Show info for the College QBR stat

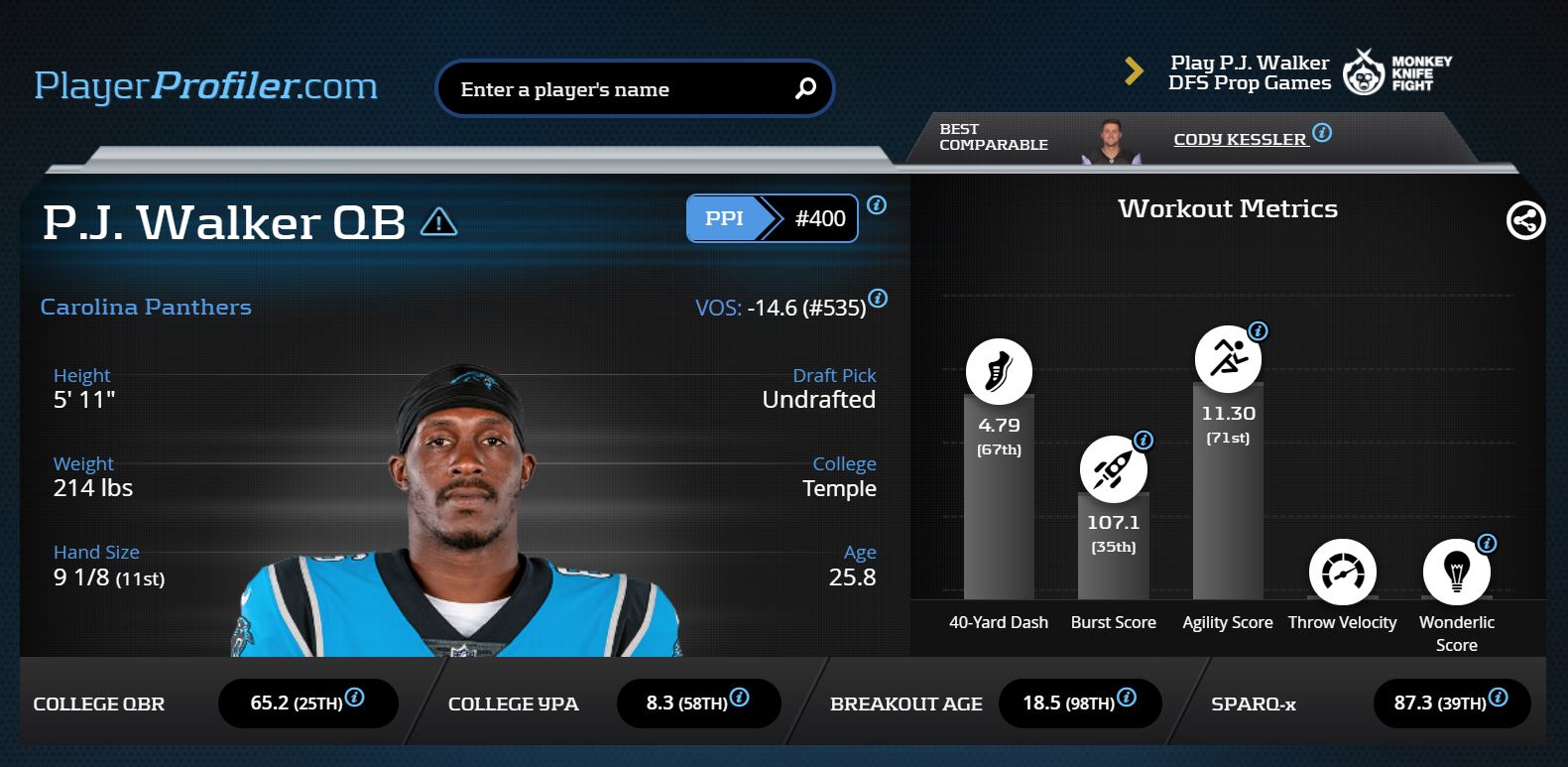pyautogui.click(x=354, y=698)
